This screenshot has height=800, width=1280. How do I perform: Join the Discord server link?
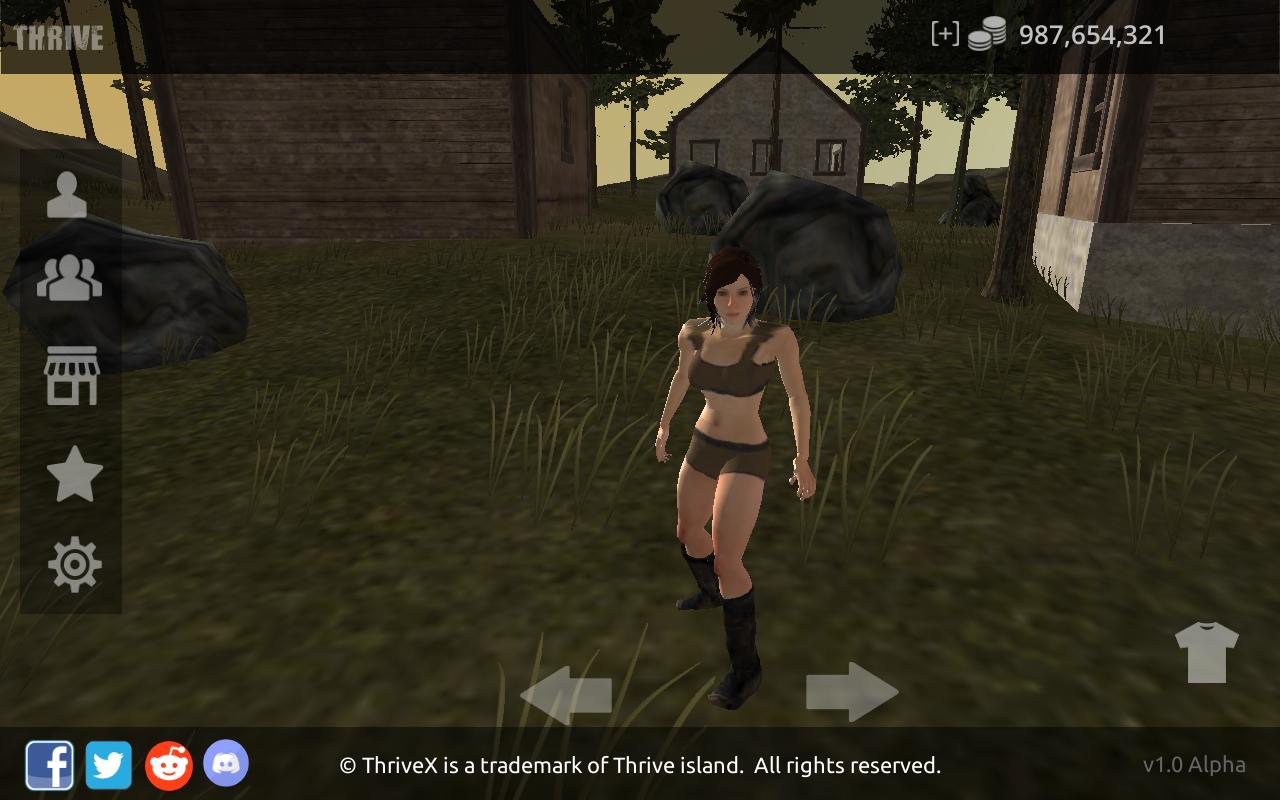(226, 764)
